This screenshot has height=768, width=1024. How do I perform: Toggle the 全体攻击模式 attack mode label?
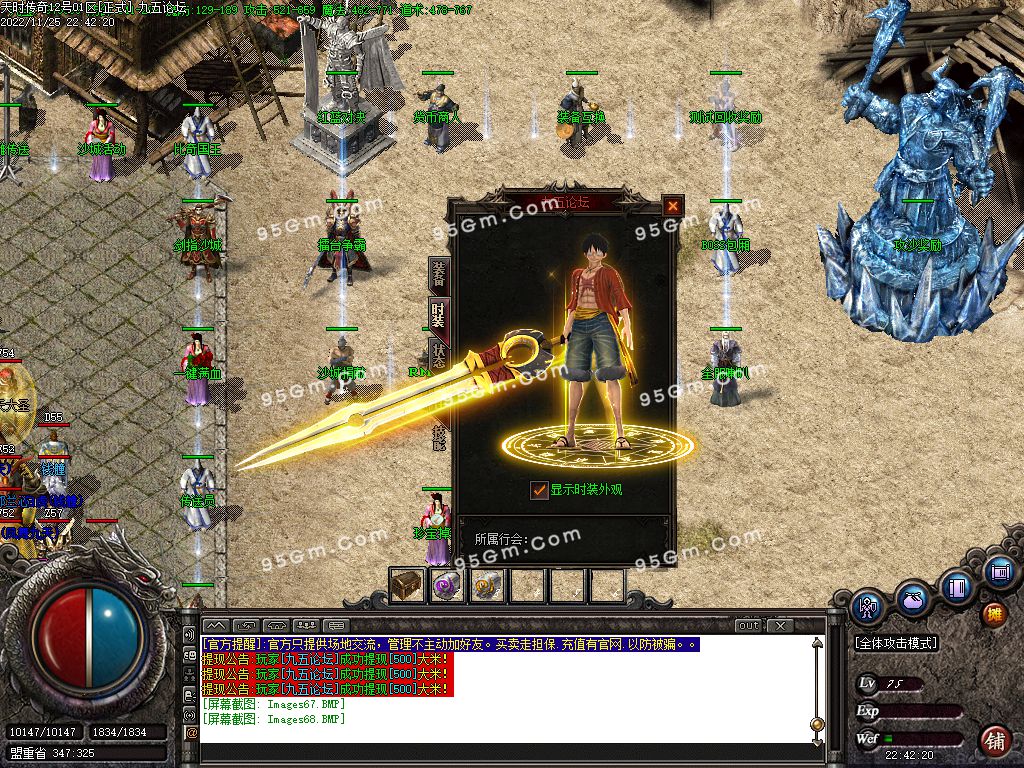[x=897, y=643]
